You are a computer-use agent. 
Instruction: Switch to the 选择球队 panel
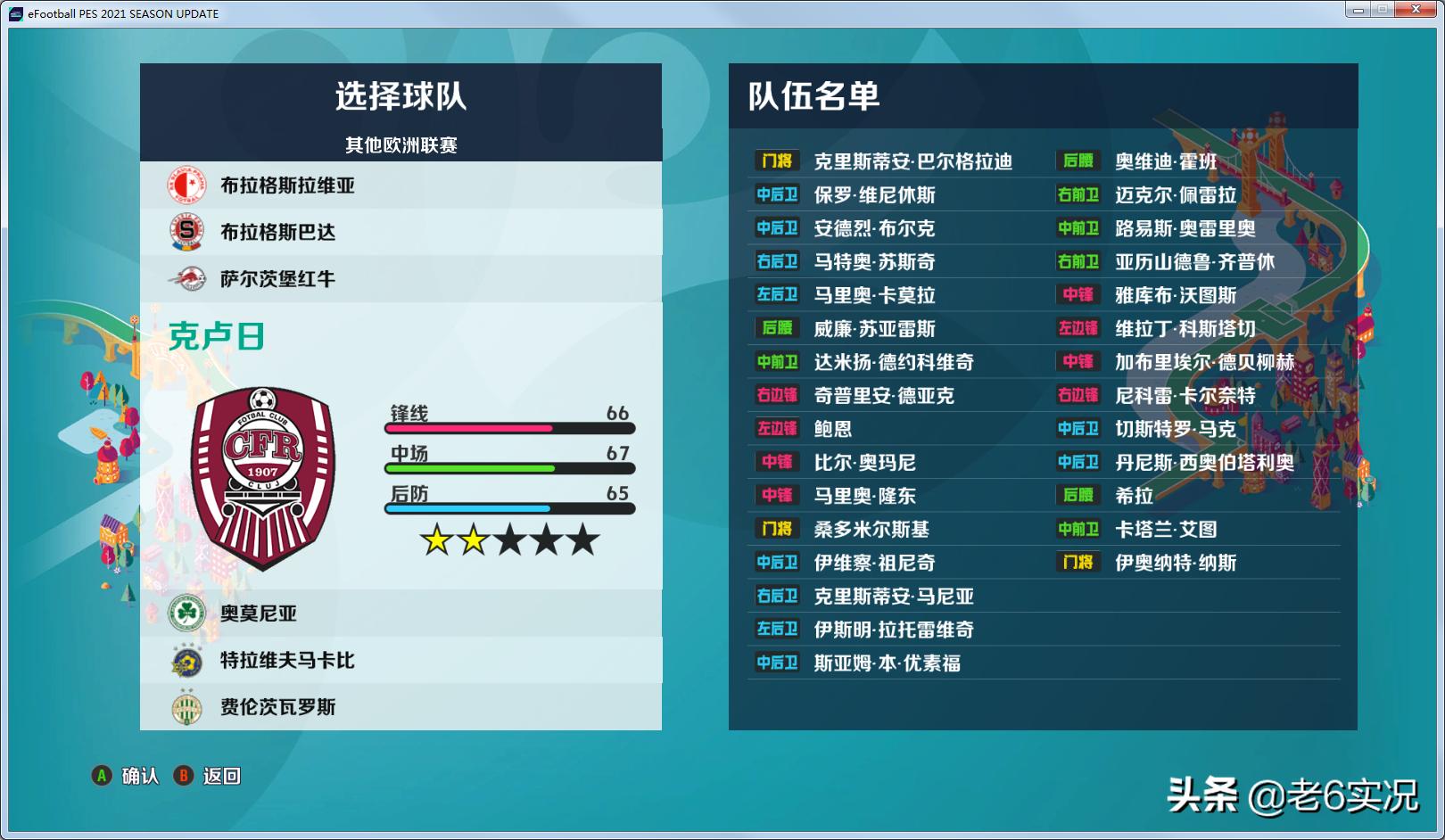click(x=400, y=95)
